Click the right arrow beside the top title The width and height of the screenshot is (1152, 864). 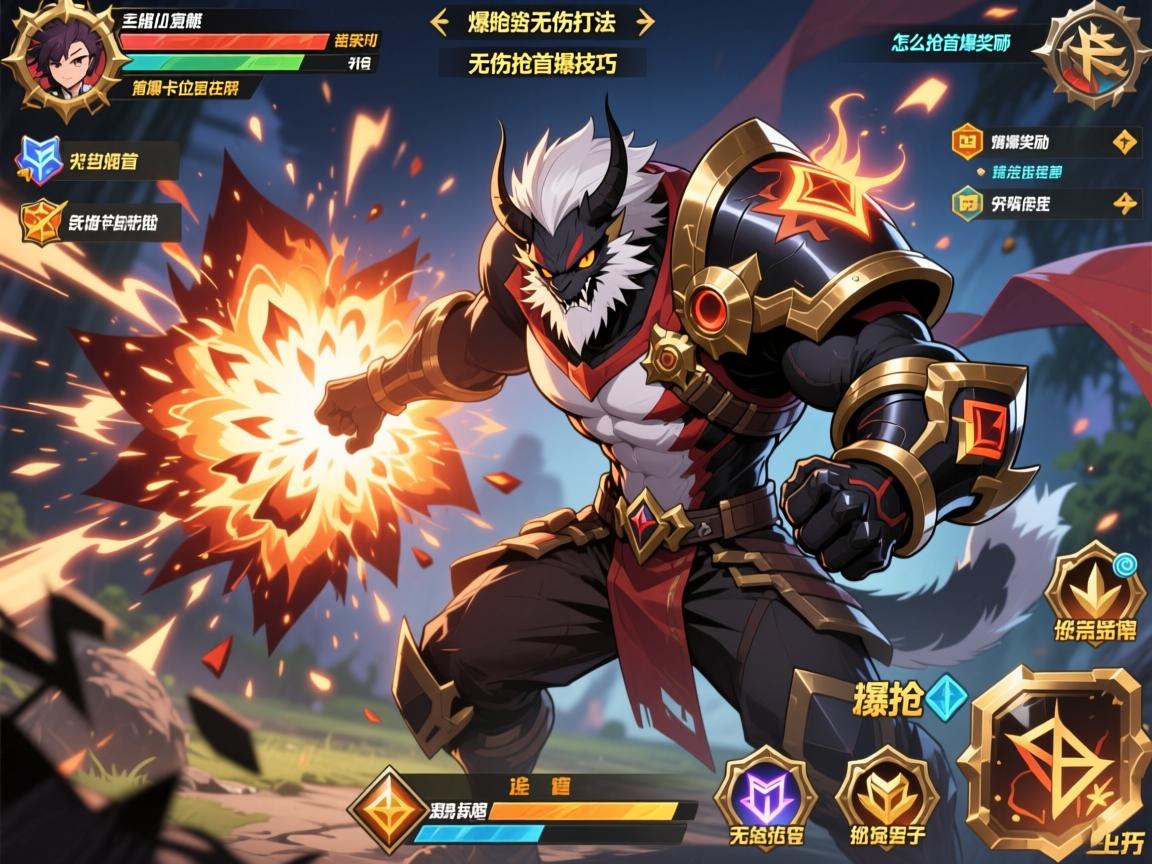point(645,22)
